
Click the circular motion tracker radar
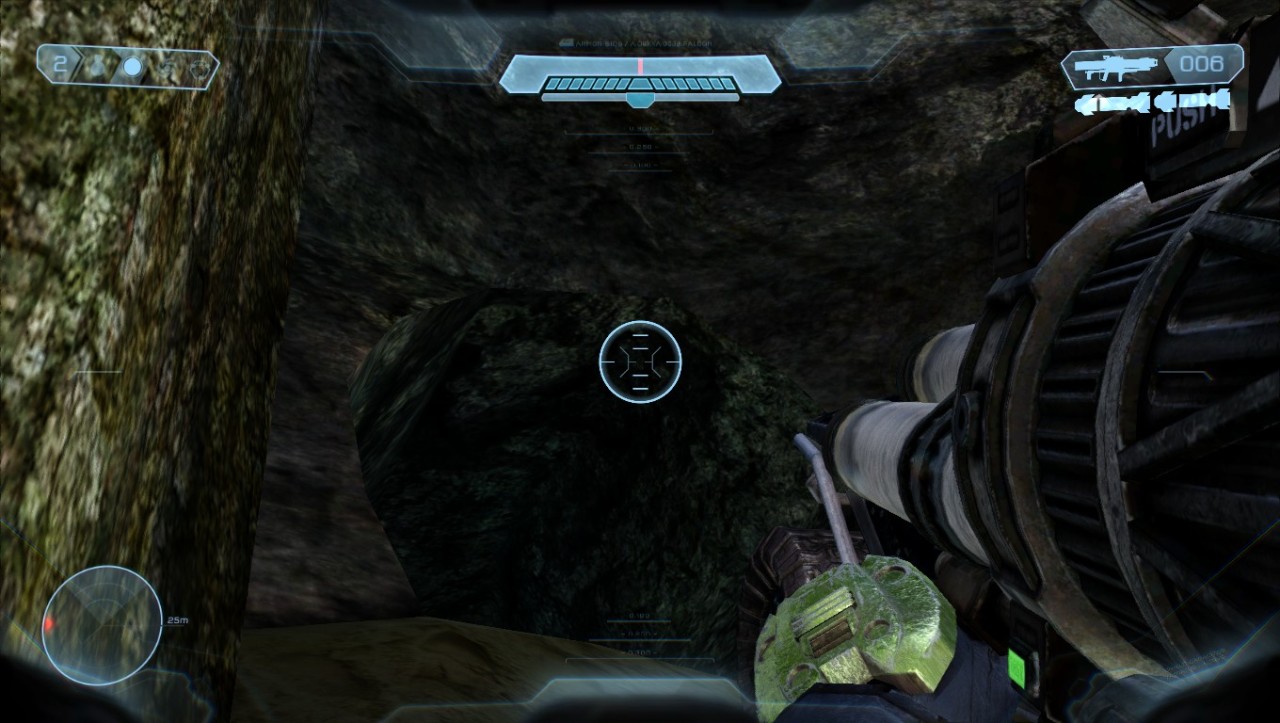pyautogui.click(x=101, y=625)
